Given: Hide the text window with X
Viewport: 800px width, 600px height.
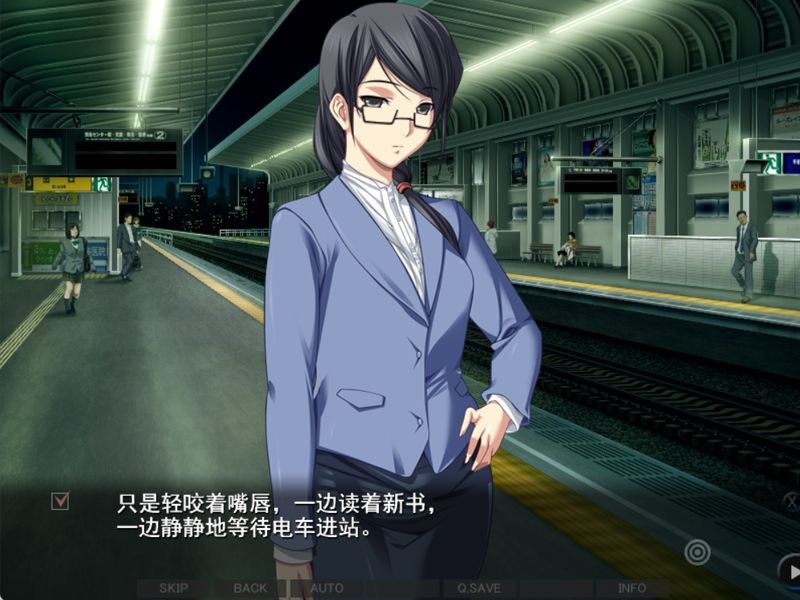Looking at the screenshot, I should click(790, 502).
